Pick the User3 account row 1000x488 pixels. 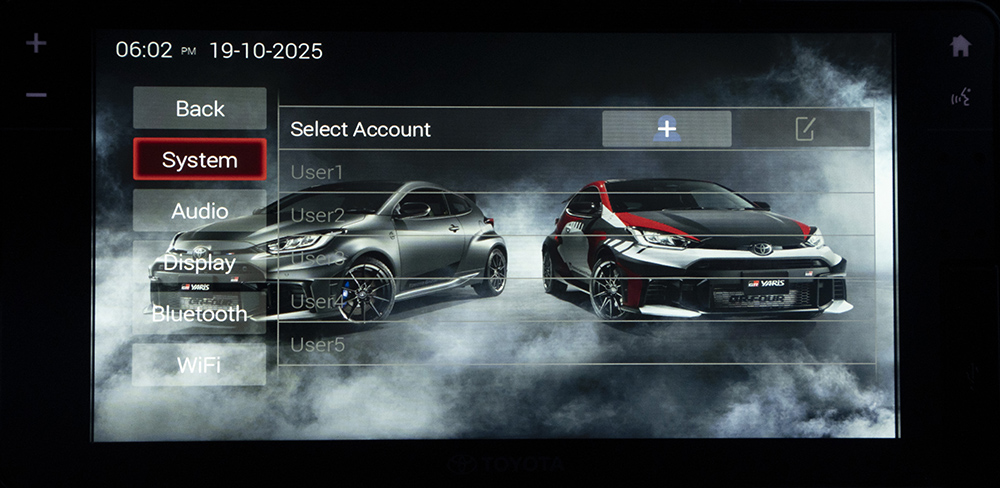pyautogui.click(x=575, y=258)
